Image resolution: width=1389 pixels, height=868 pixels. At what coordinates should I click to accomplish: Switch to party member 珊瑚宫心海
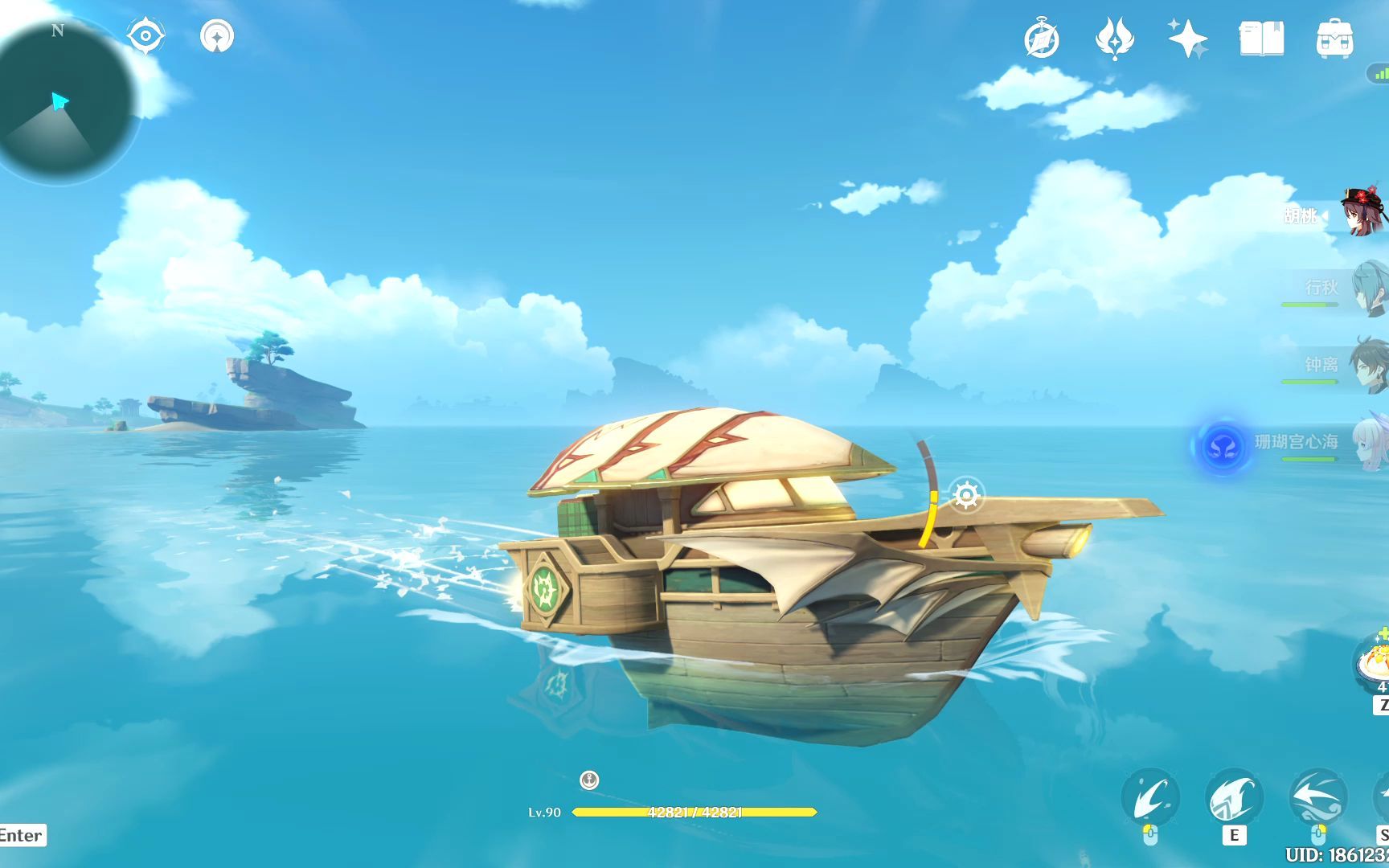(x=1368, y=442)
